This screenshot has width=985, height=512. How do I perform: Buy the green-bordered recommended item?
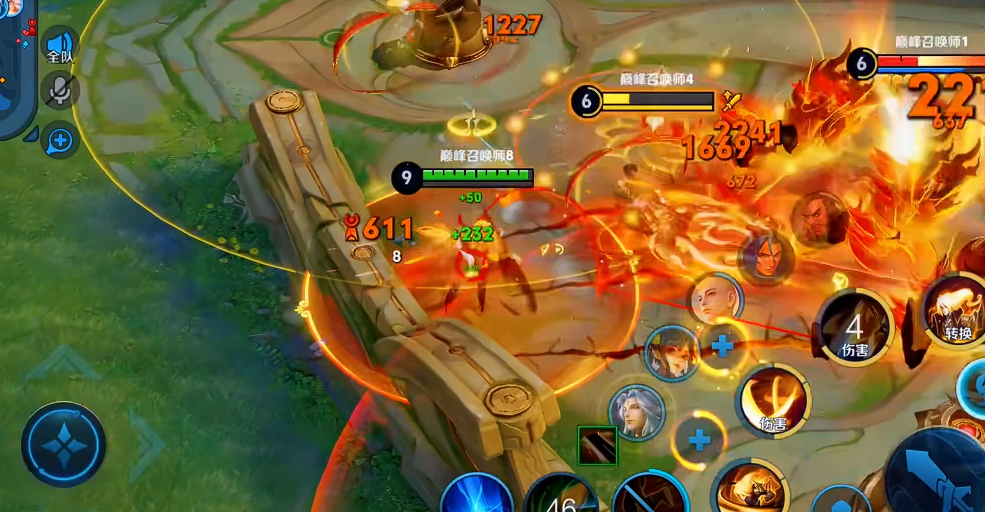[x=597, y=445]
